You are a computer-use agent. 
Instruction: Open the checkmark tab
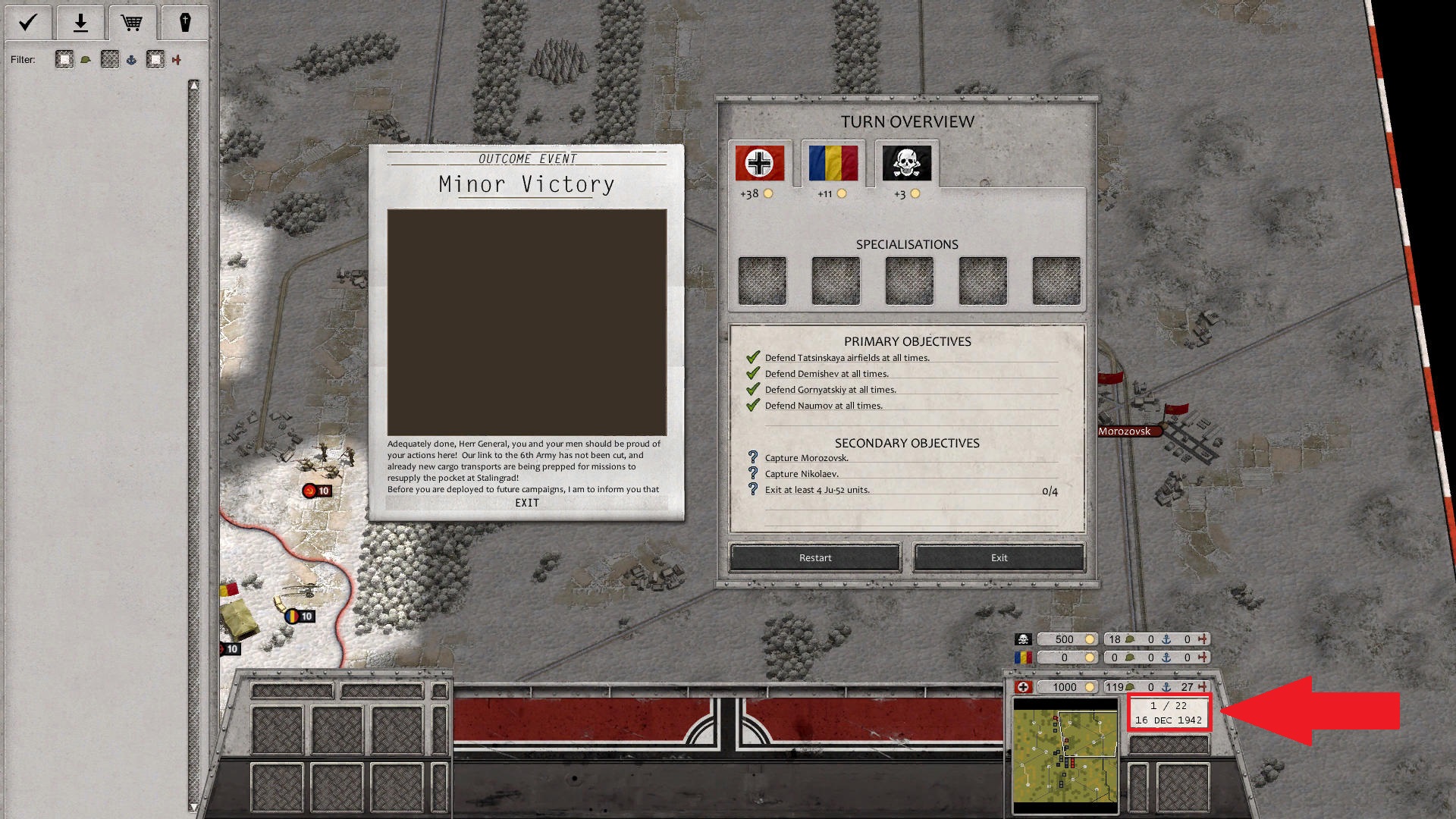(28, 23)
